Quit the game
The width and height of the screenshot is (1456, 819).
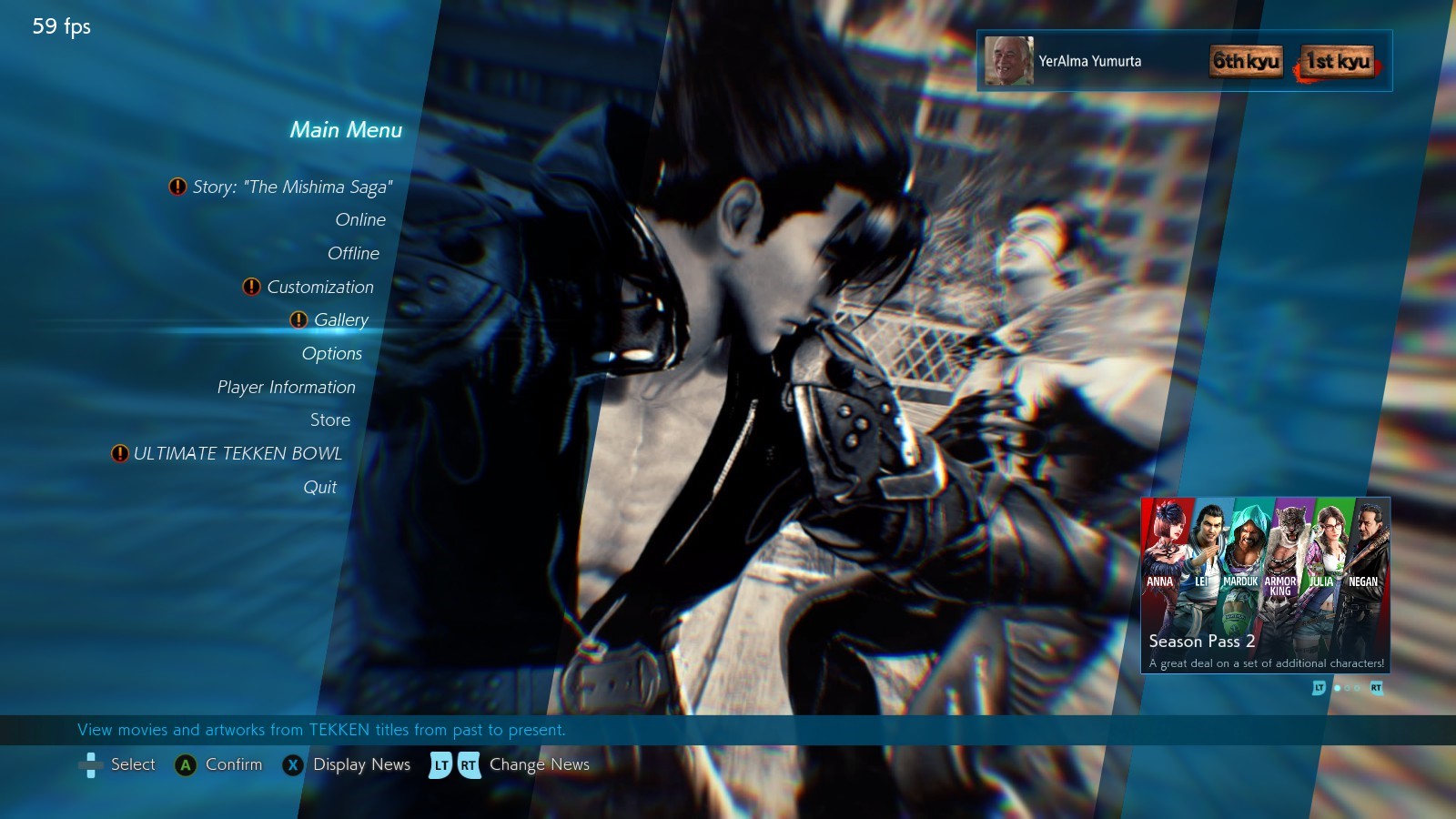tap(319, 488)
